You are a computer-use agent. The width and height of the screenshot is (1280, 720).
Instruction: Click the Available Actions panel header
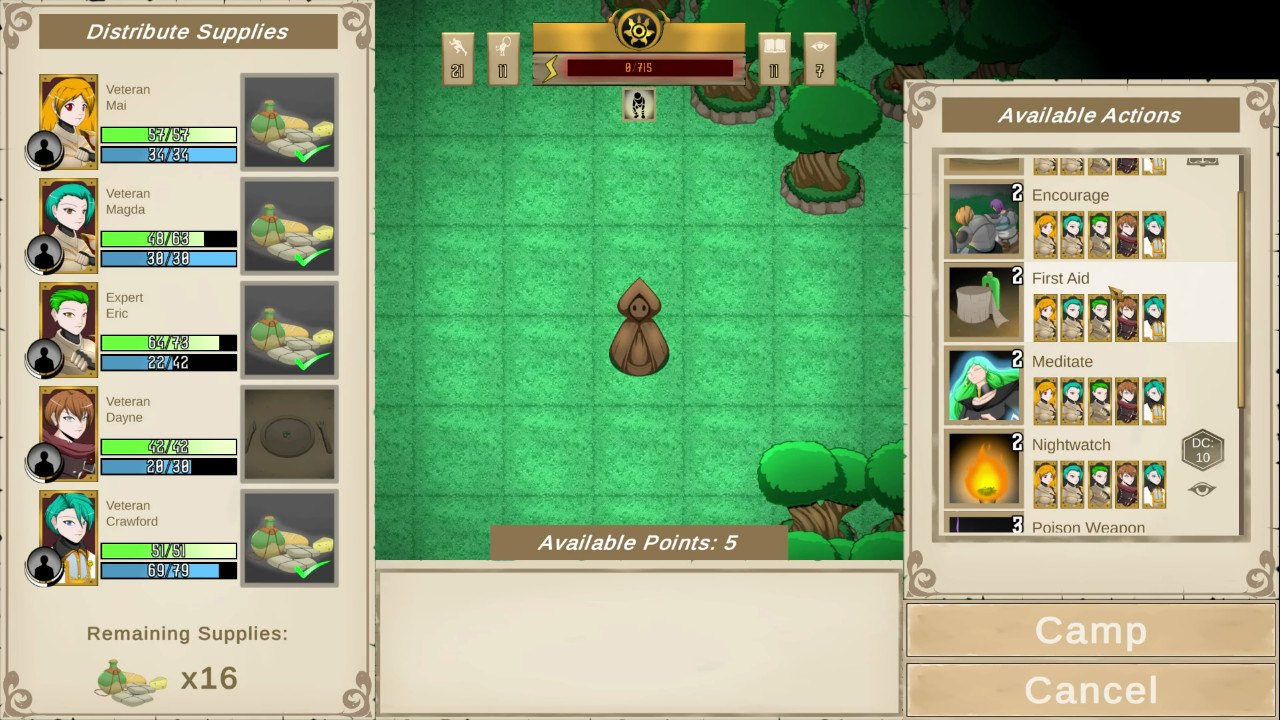(x=1090, y=114)
